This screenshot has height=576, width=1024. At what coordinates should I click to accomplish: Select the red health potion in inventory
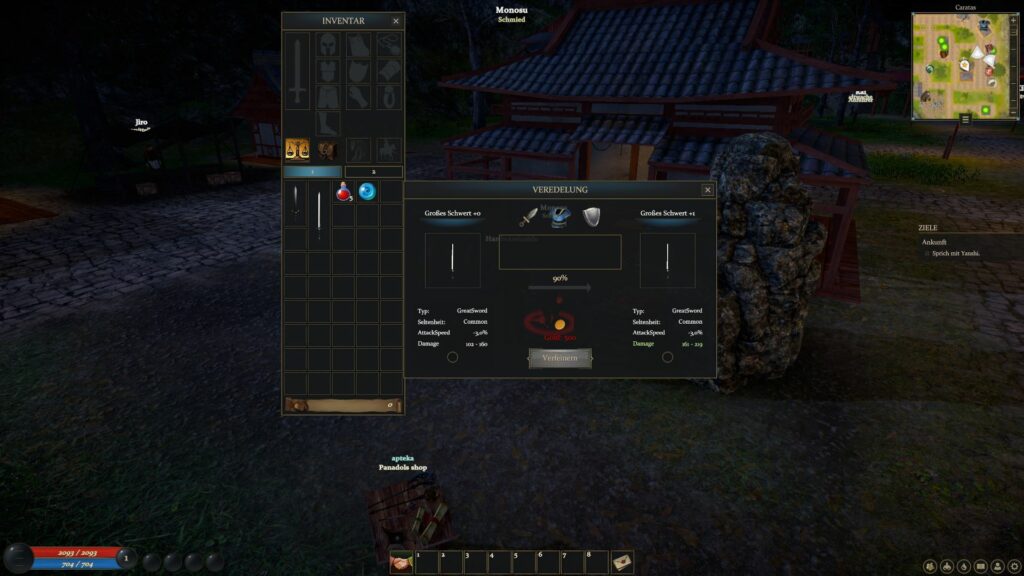pos(344,191)
